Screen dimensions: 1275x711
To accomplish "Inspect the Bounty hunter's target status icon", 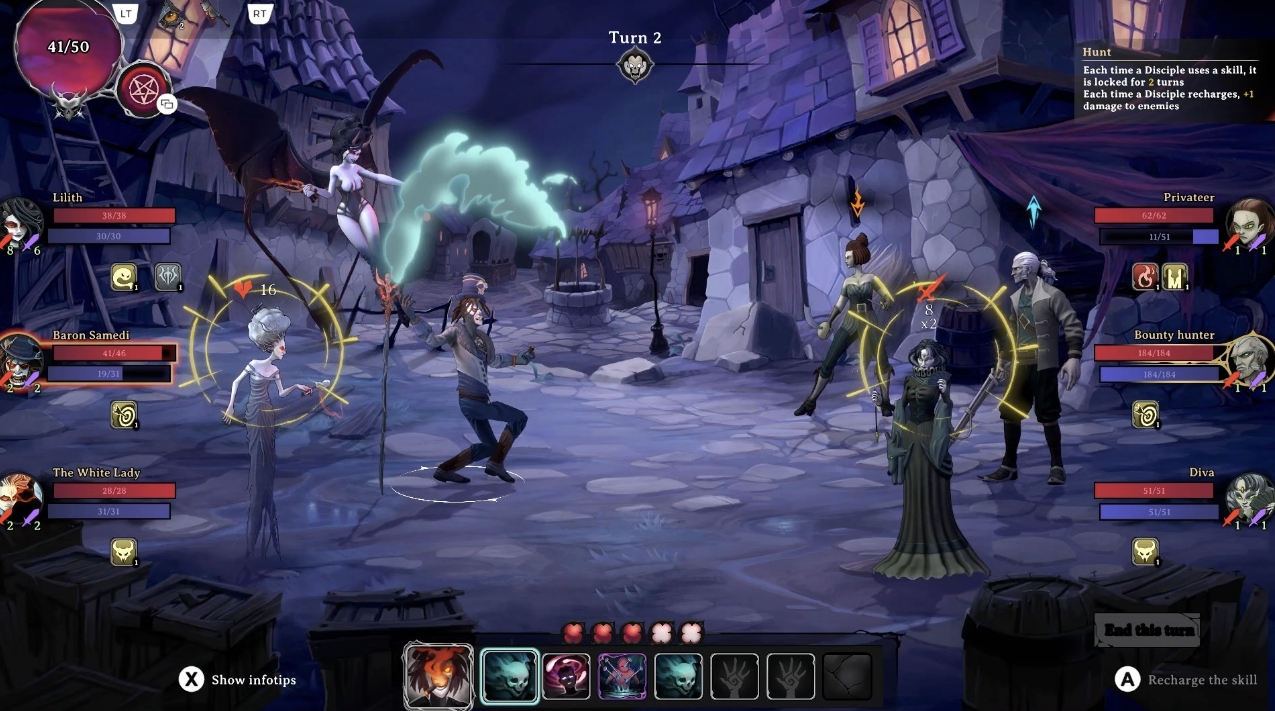I will pos(1145,414).
